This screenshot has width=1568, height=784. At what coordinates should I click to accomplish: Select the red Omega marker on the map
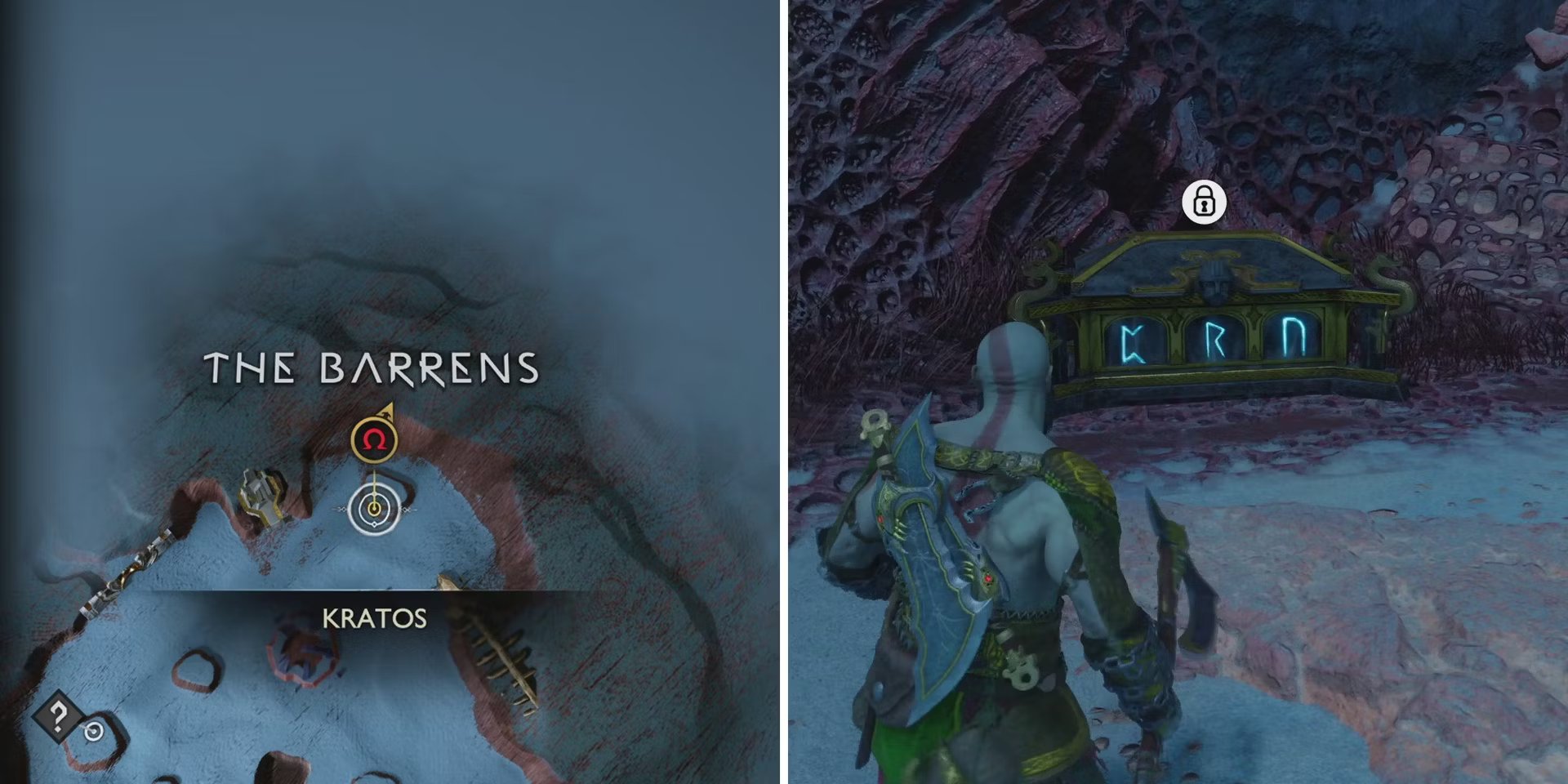(374, 439)
